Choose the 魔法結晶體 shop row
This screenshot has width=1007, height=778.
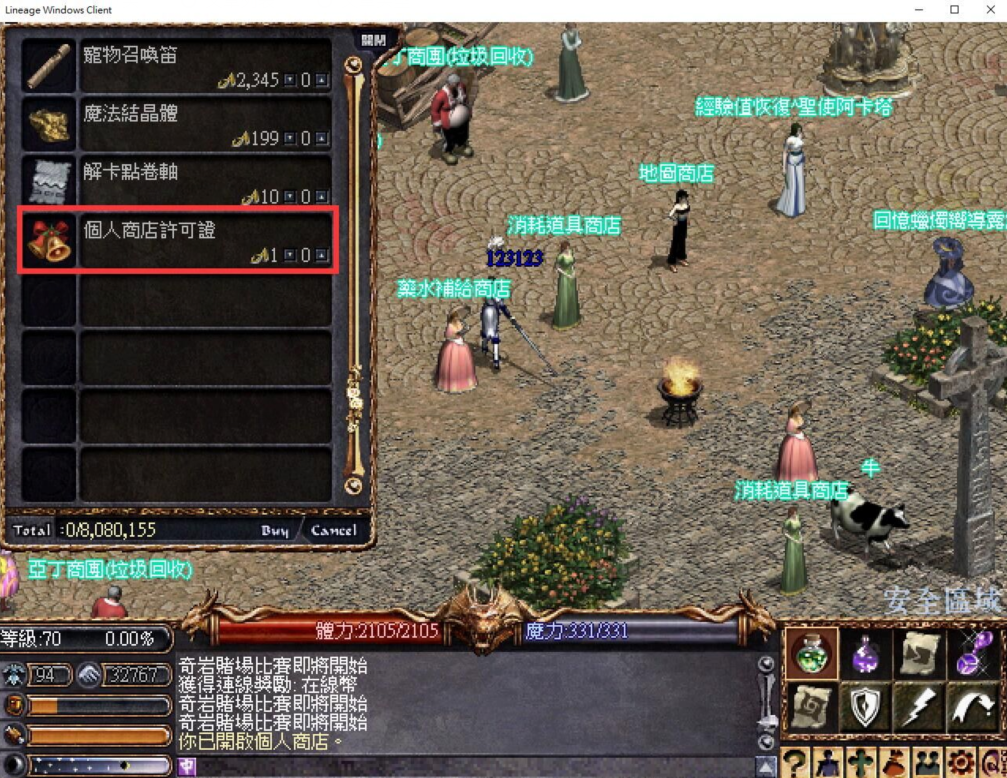tap(178, 123)
